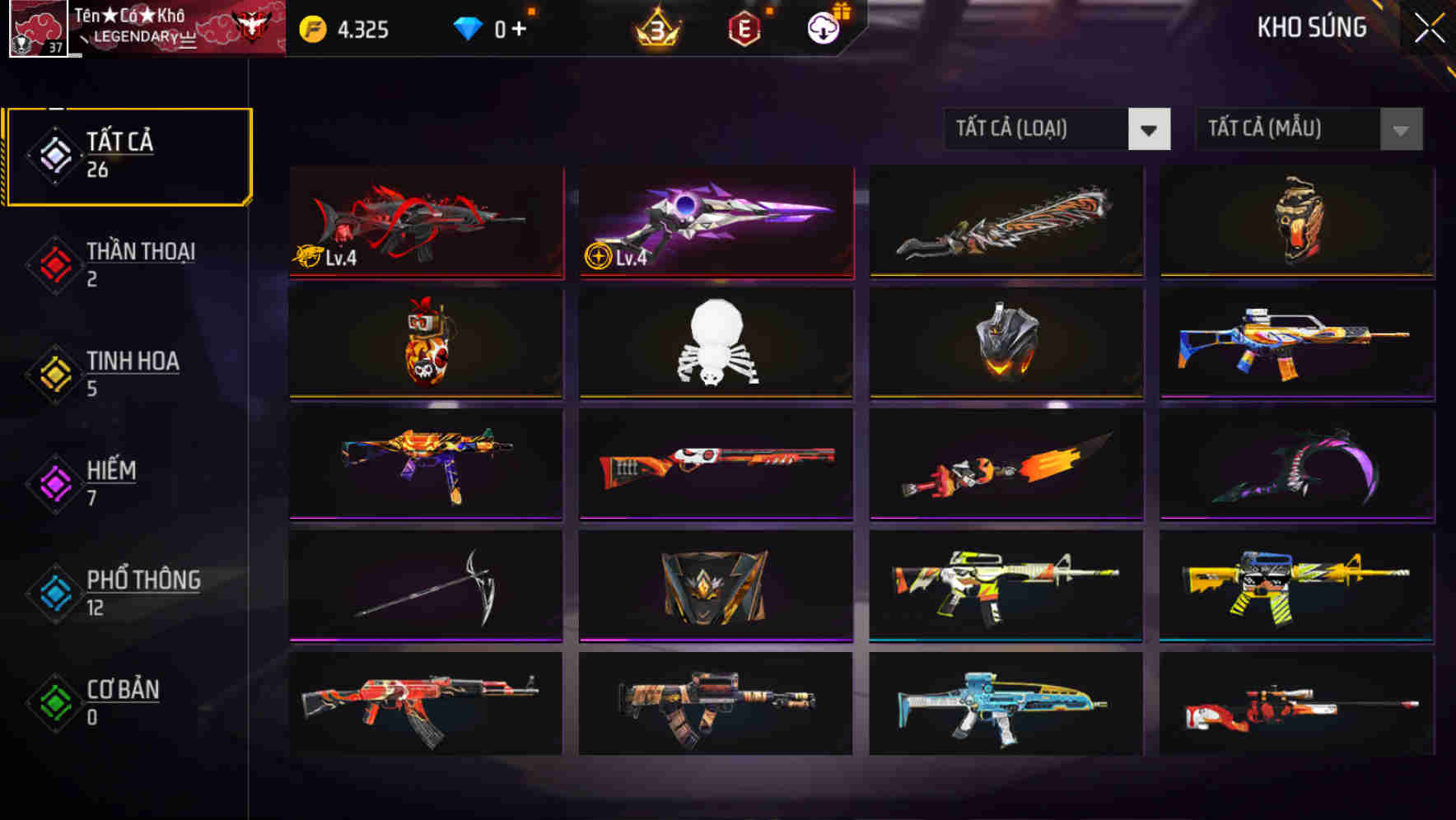Select the white spider backpack item
This screenshot has width=1456, height=820.
pyautogui.click(x=715, y=342)
